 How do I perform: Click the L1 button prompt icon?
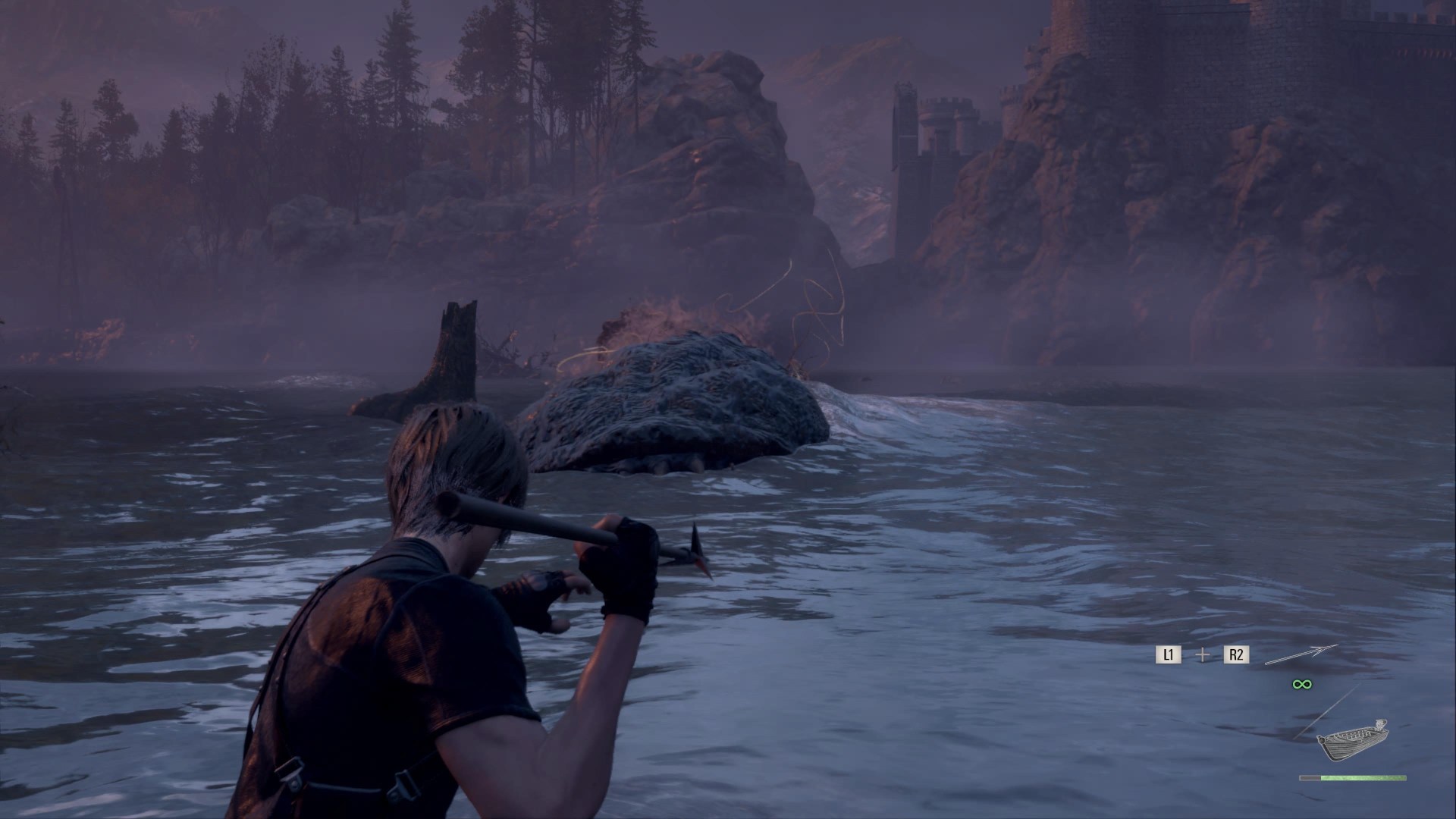[x=1169, y=654]
